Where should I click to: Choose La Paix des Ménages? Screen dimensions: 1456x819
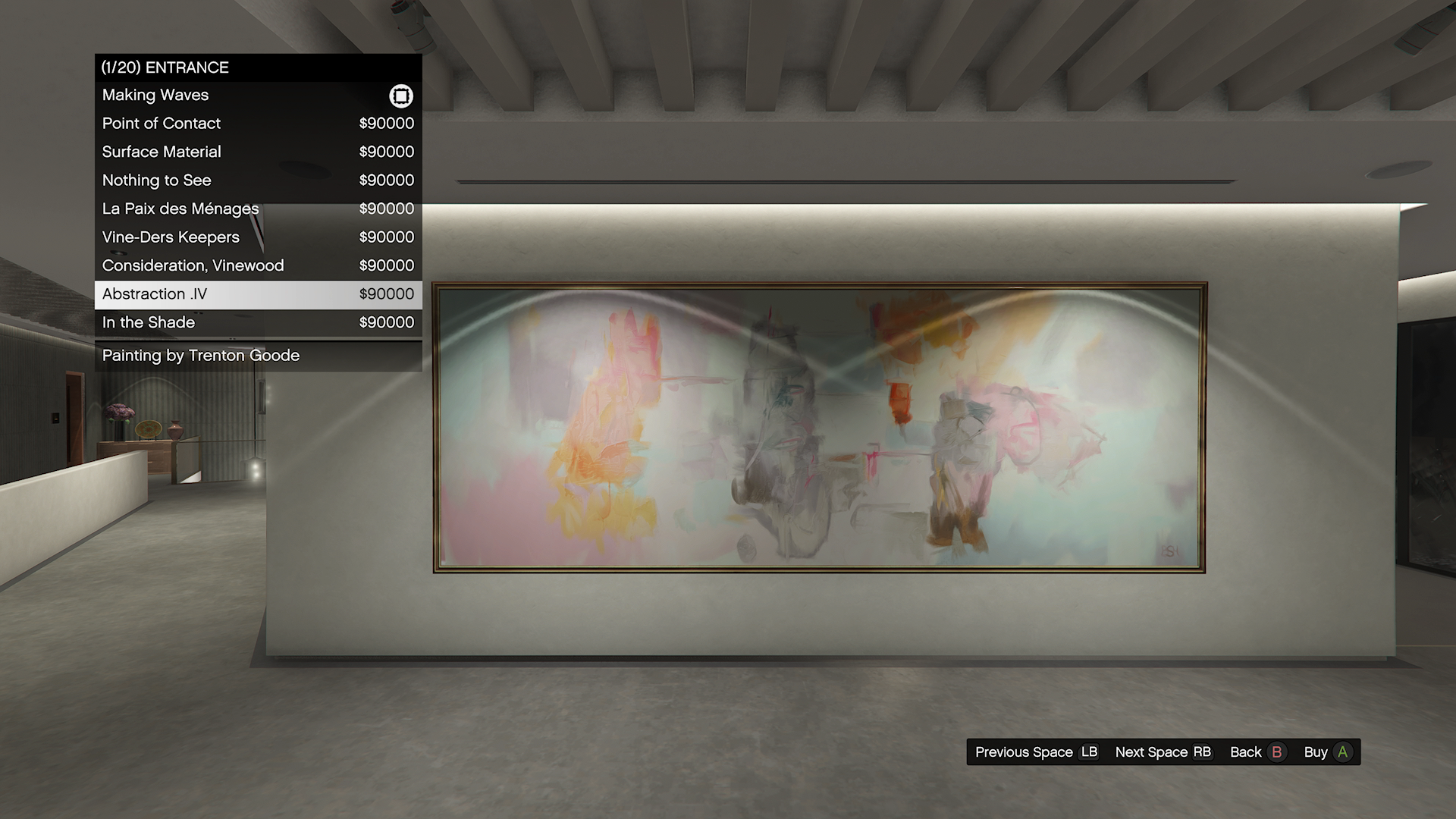click(x=258, y=209)
